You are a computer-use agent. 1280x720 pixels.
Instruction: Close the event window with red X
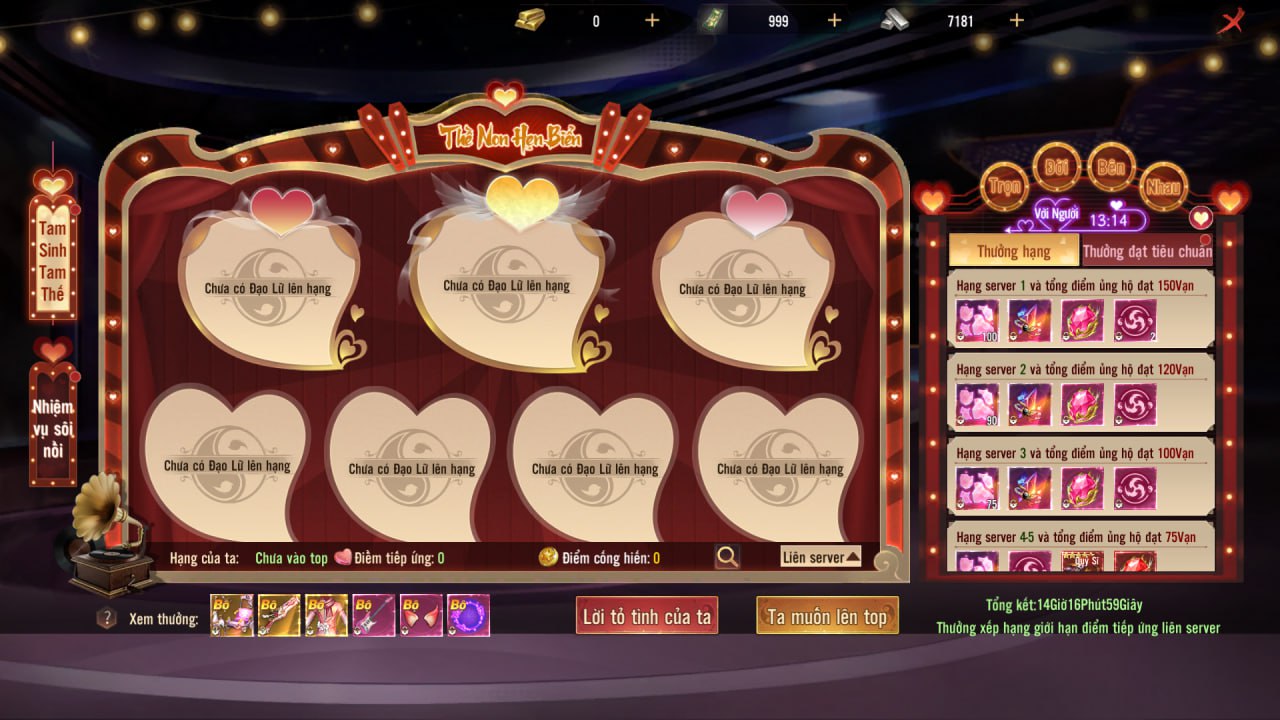[1230, 21]
